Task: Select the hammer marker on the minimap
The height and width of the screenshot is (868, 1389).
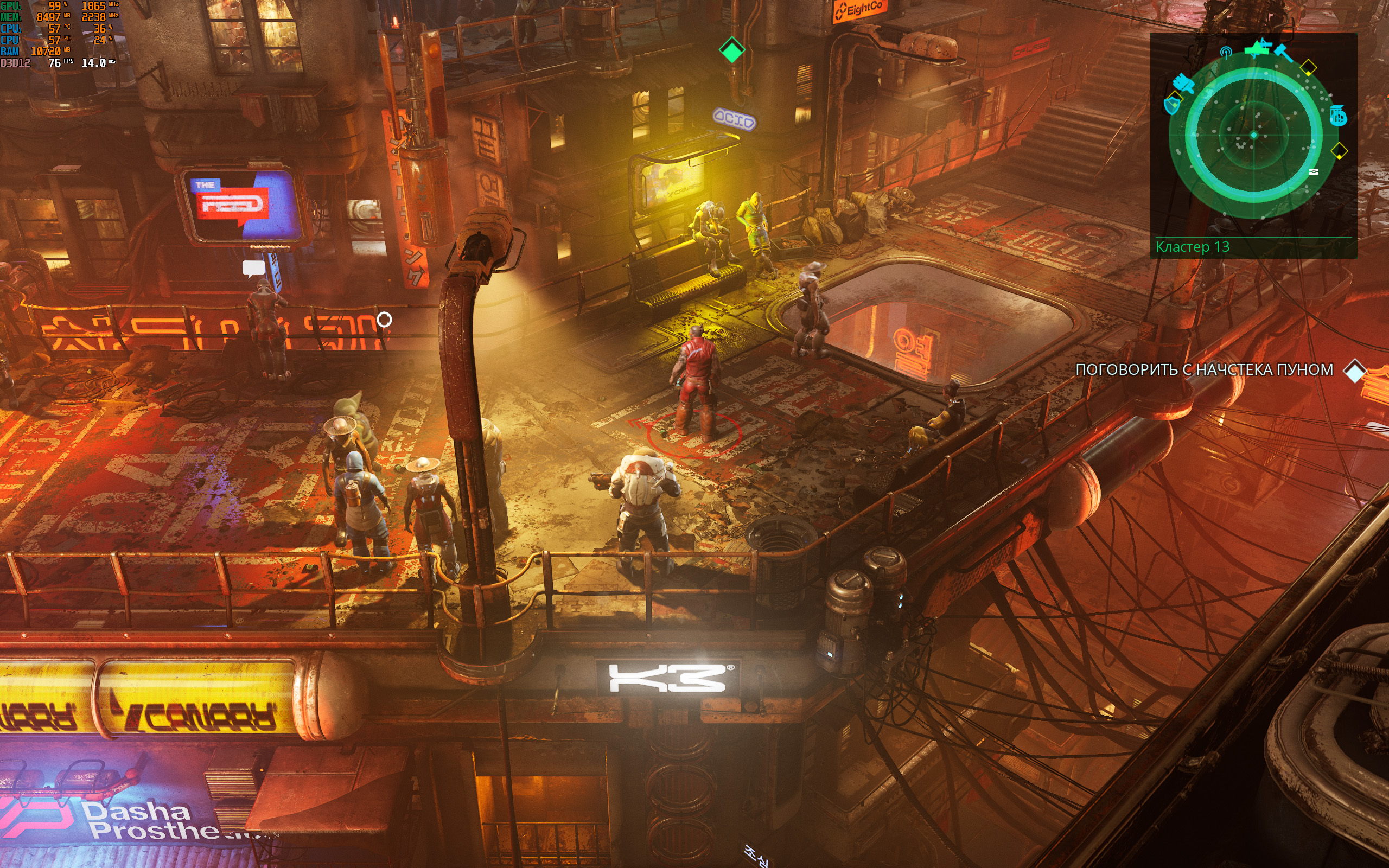Action: point(1283,53)
